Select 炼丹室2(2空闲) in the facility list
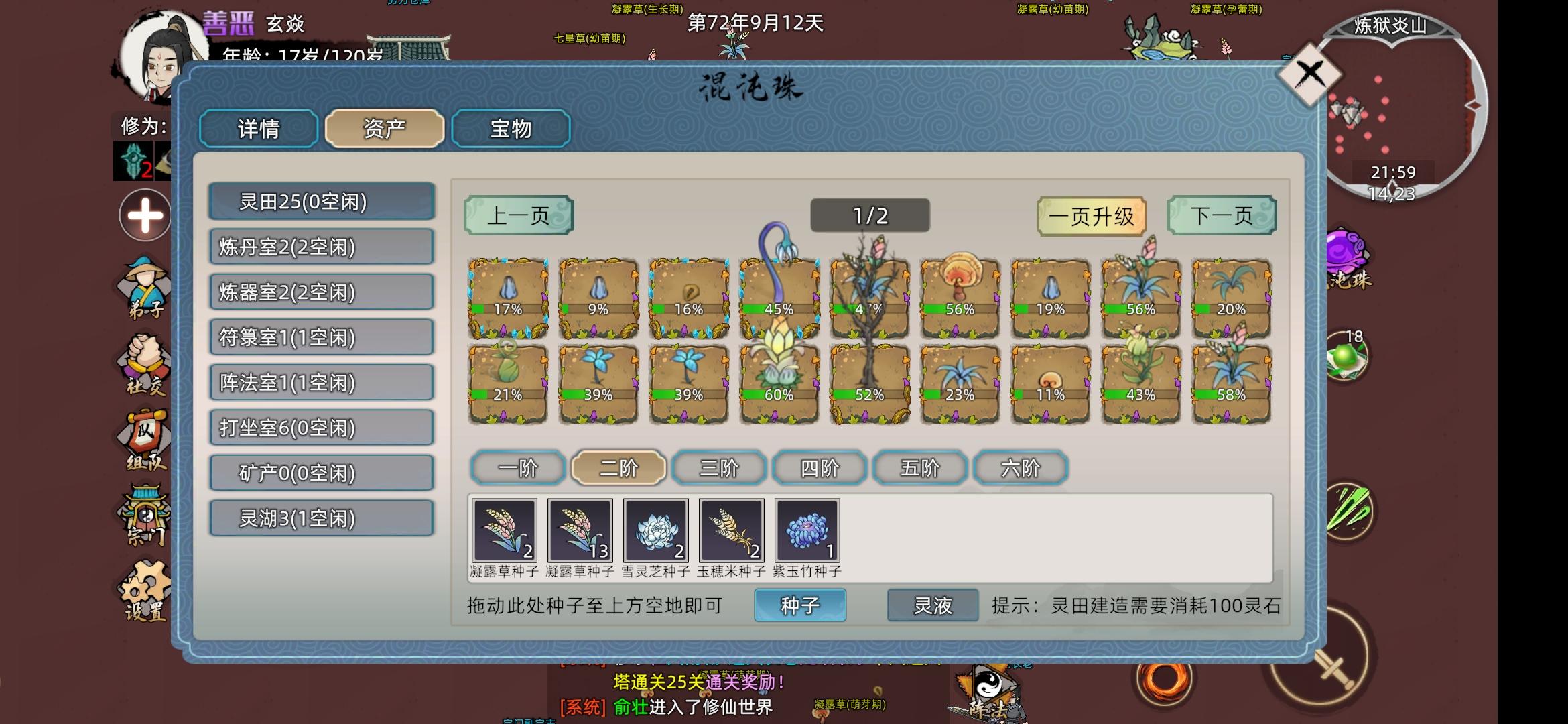The height and width of the screenshot is (724, 1568). 320,247
